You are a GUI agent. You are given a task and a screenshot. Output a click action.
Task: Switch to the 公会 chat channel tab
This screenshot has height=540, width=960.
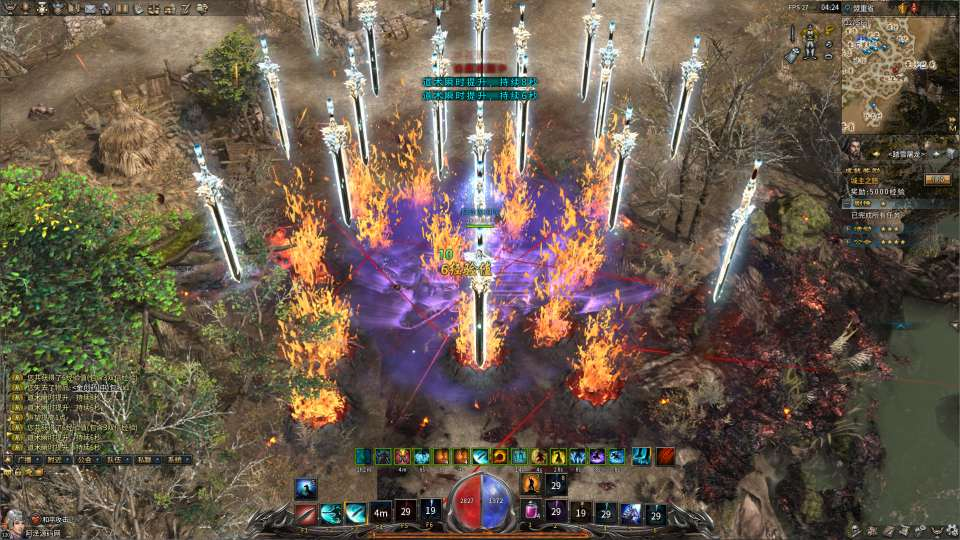[x=84, y=460]
